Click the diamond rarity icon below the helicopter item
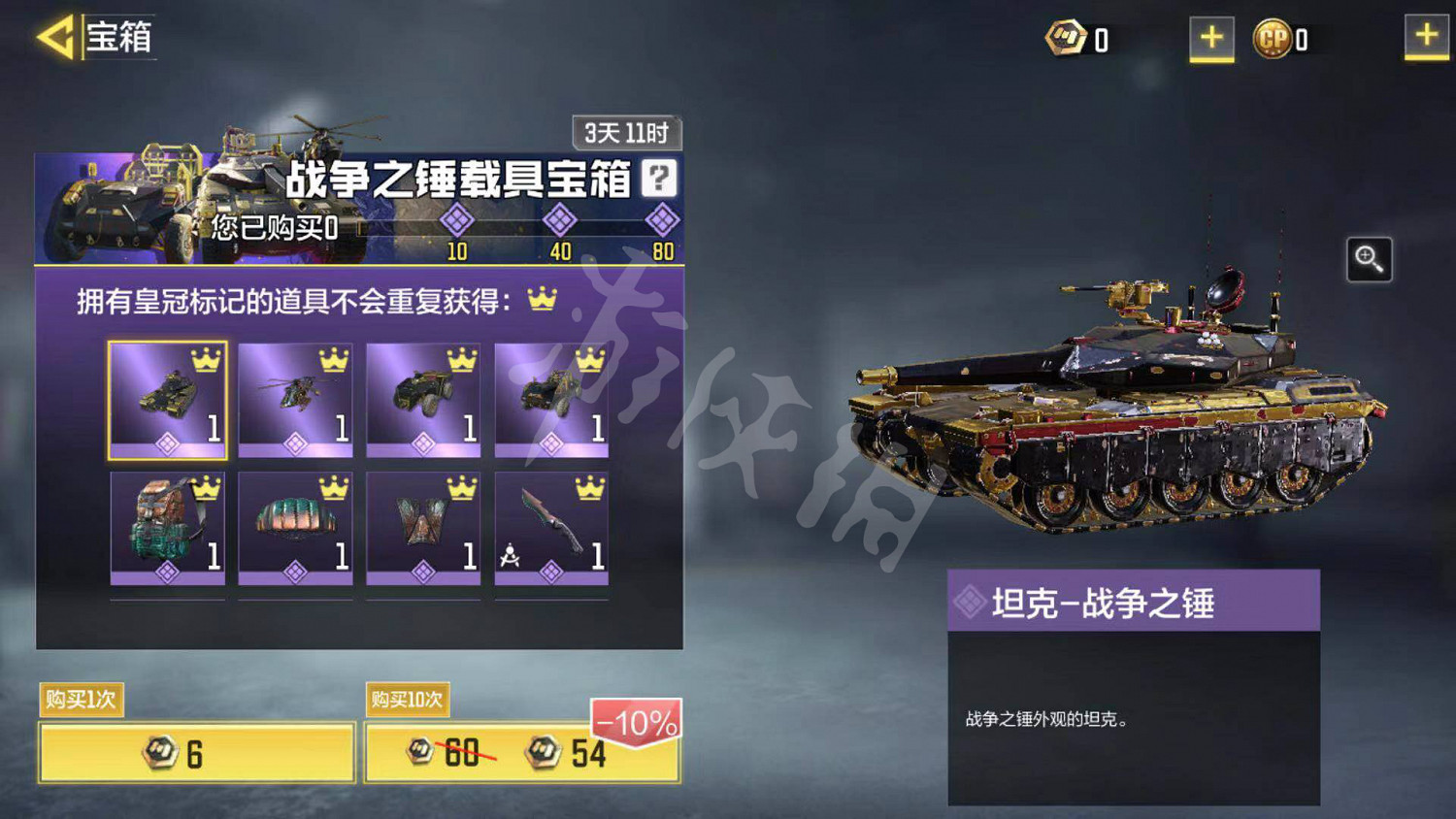 tap(294, 442)
